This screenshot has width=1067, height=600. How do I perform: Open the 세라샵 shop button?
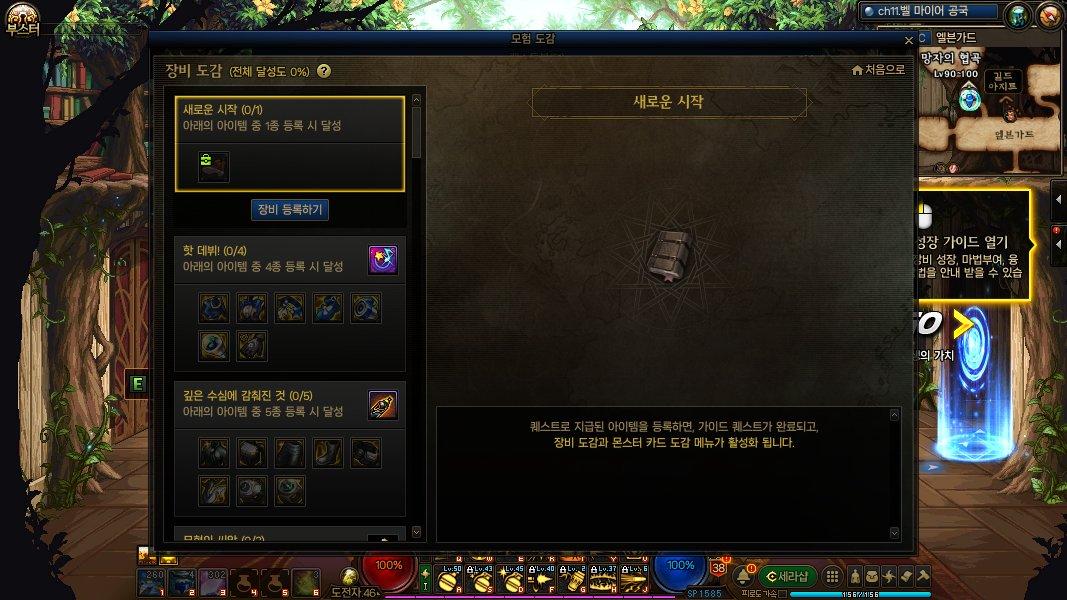tap(787, 576)
